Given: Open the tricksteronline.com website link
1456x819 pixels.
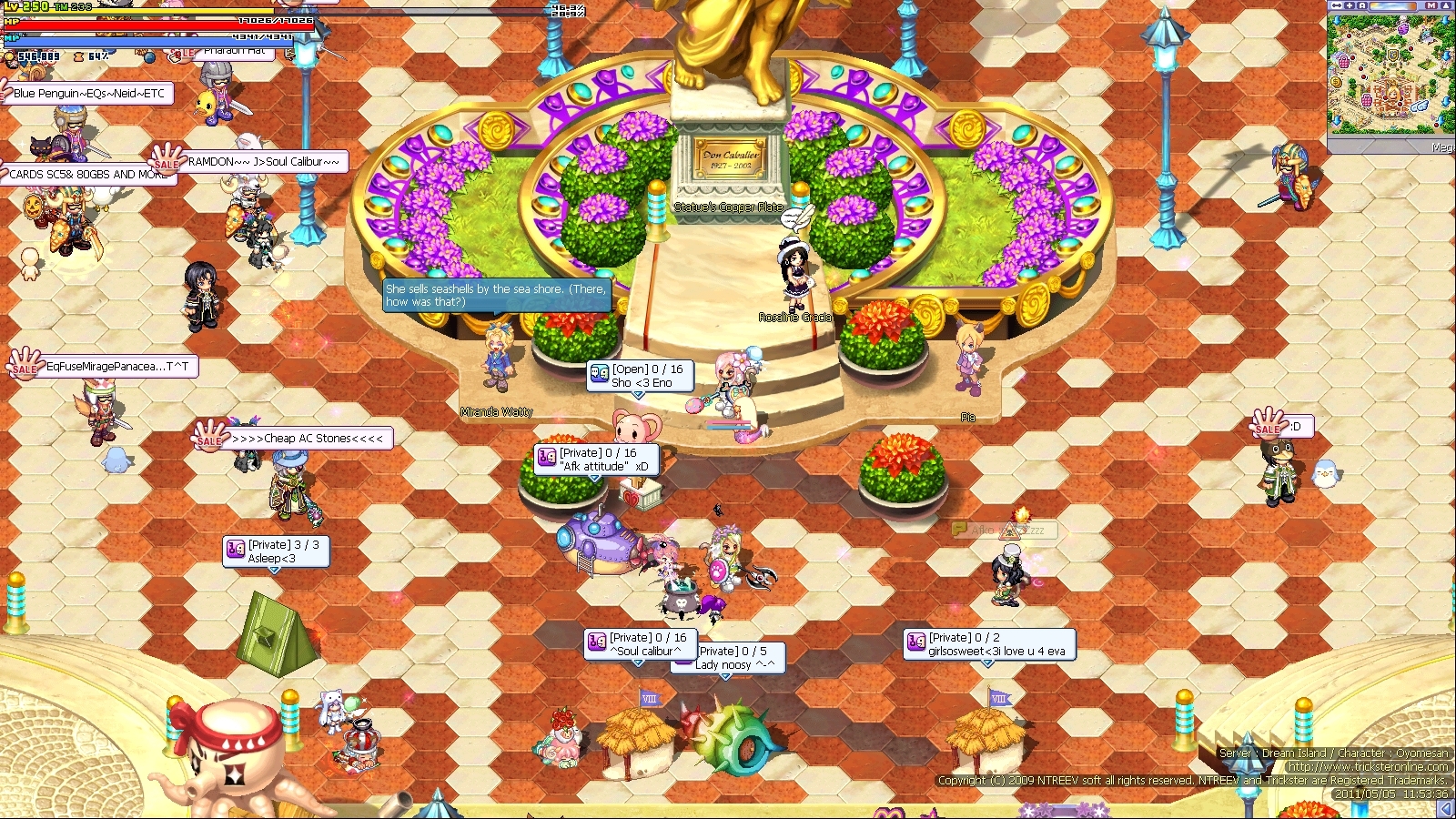Looking at the screenshot, I should [1370, 767].
